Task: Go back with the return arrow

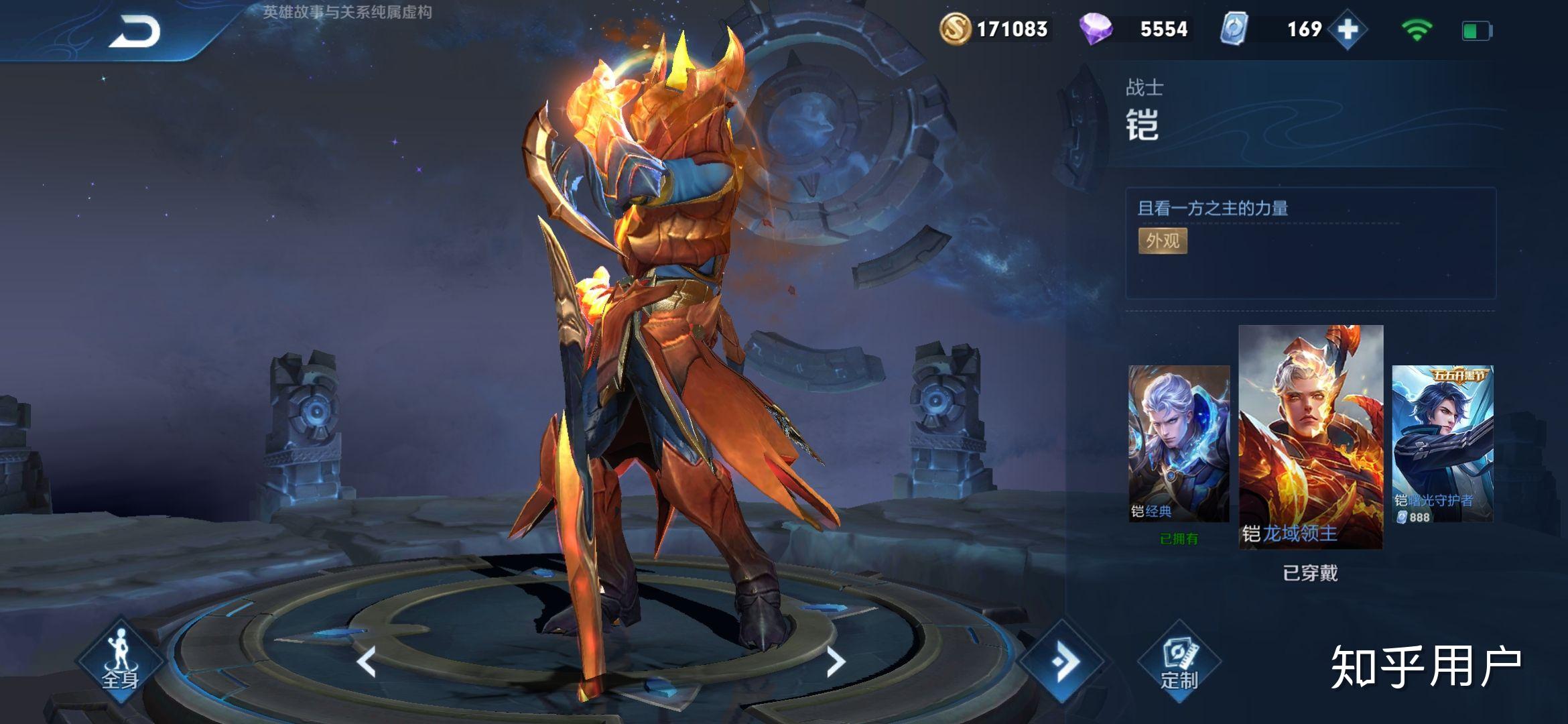Action: pyautogui.click(x=135, y=32)
